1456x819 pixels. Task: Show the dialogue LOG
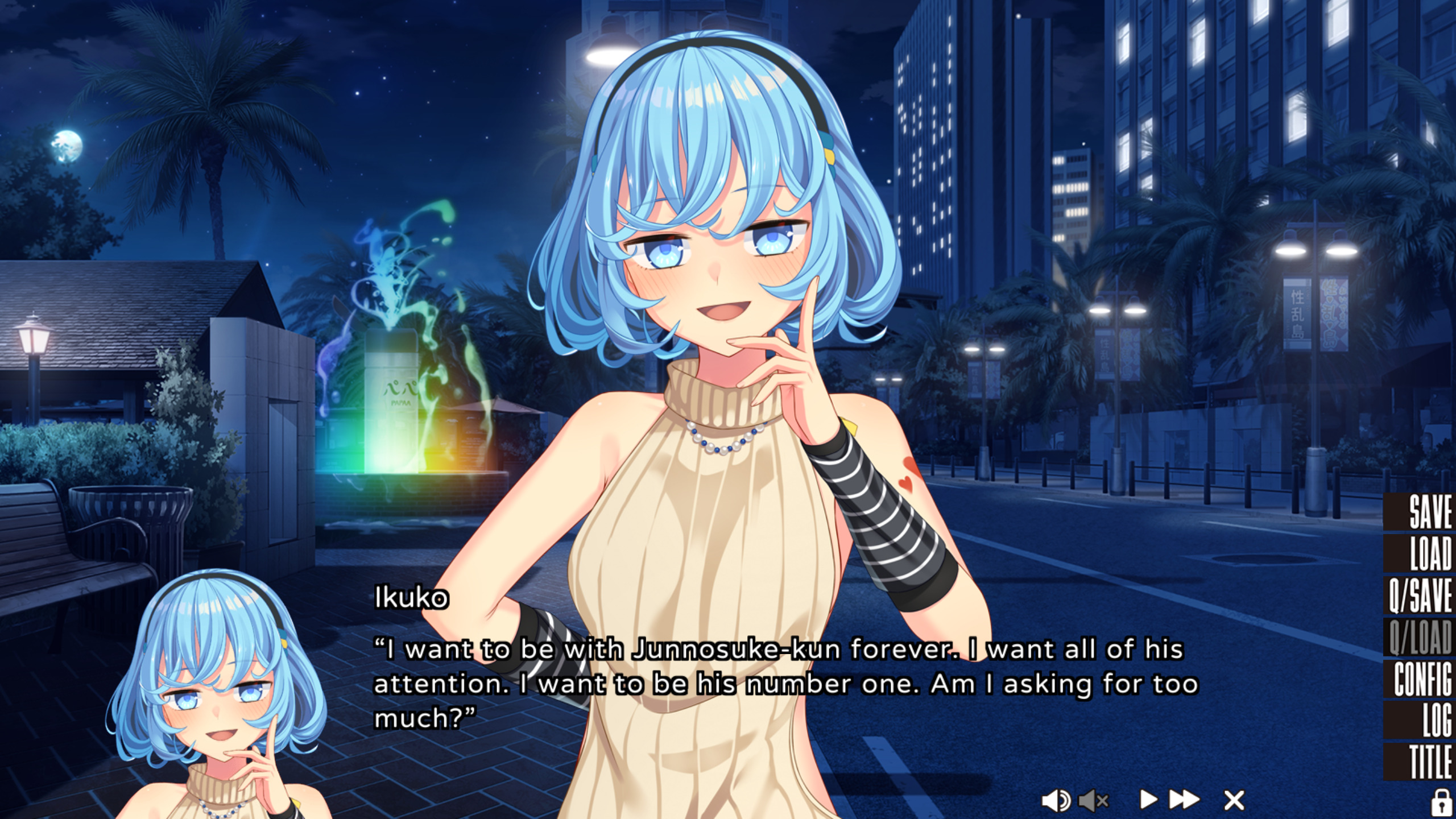pyautogui.click(x=1436, y=721)
